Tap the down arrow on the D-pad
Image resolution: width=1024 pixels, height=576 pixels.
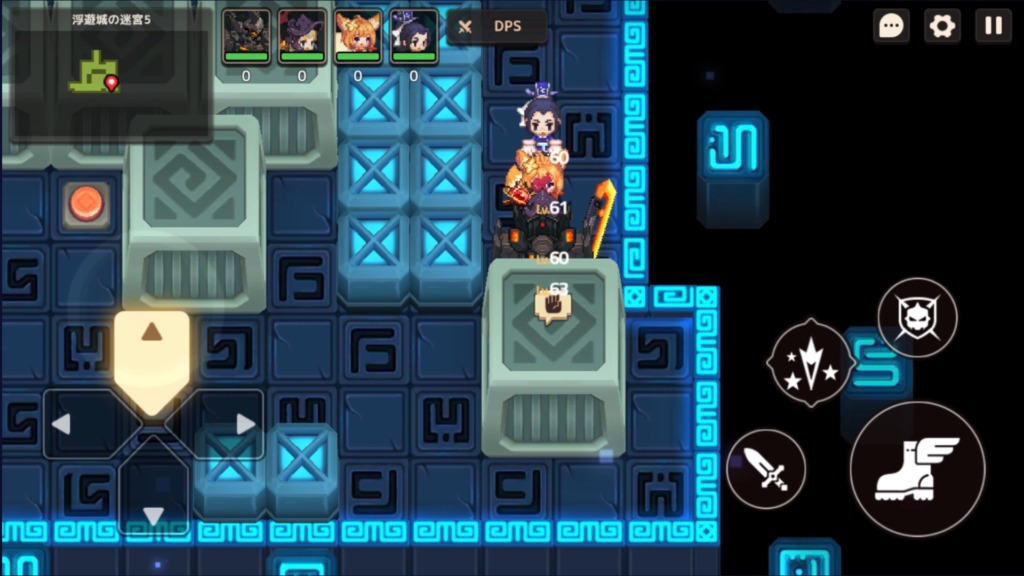153,500
